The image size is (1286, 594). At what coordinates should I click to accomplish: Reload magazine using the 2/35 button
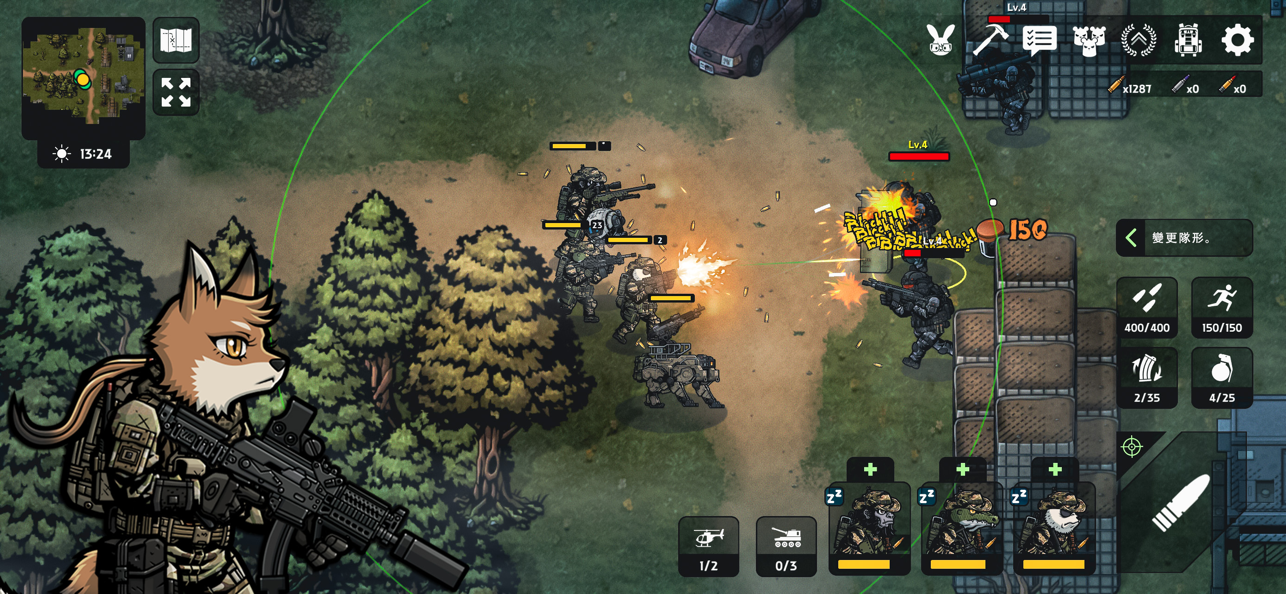coord(1147,378)
